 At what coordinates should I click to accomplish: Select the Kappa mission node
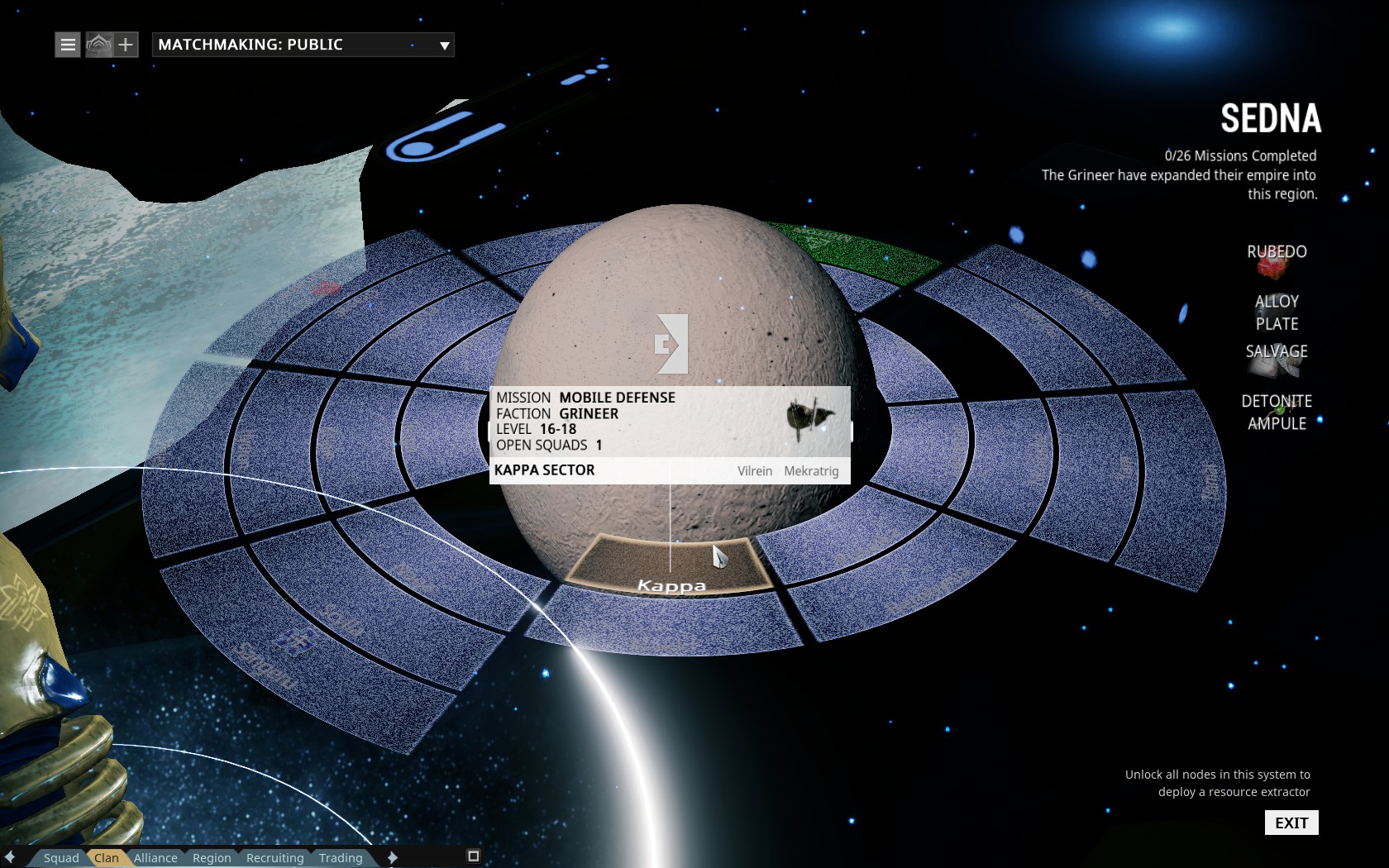tap(671, 566)
